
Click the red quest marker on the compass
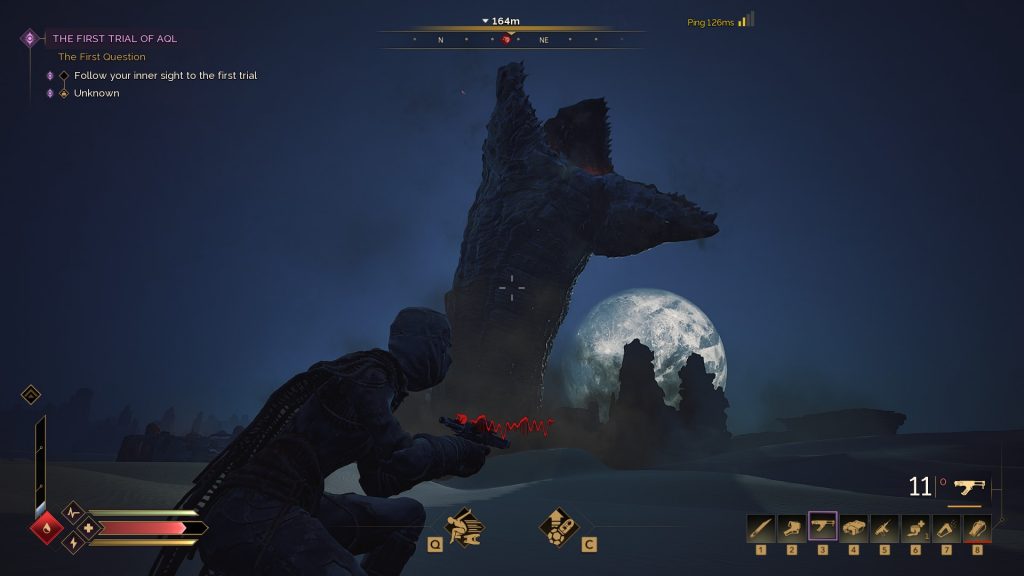coord(509,40)
